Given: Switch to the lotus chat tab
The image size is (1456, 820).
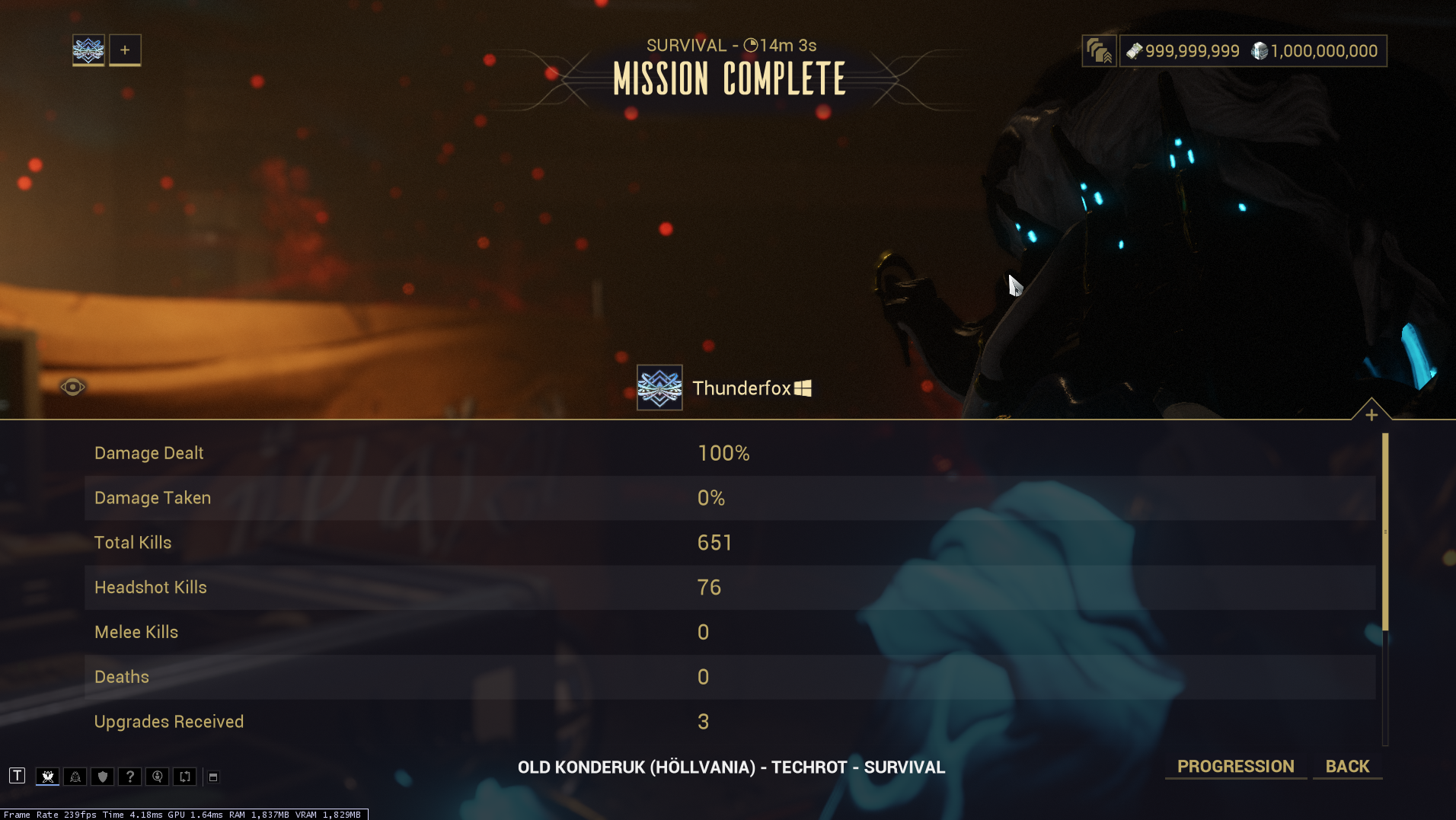Looking at the screenshot, I should tap(48, 777).
